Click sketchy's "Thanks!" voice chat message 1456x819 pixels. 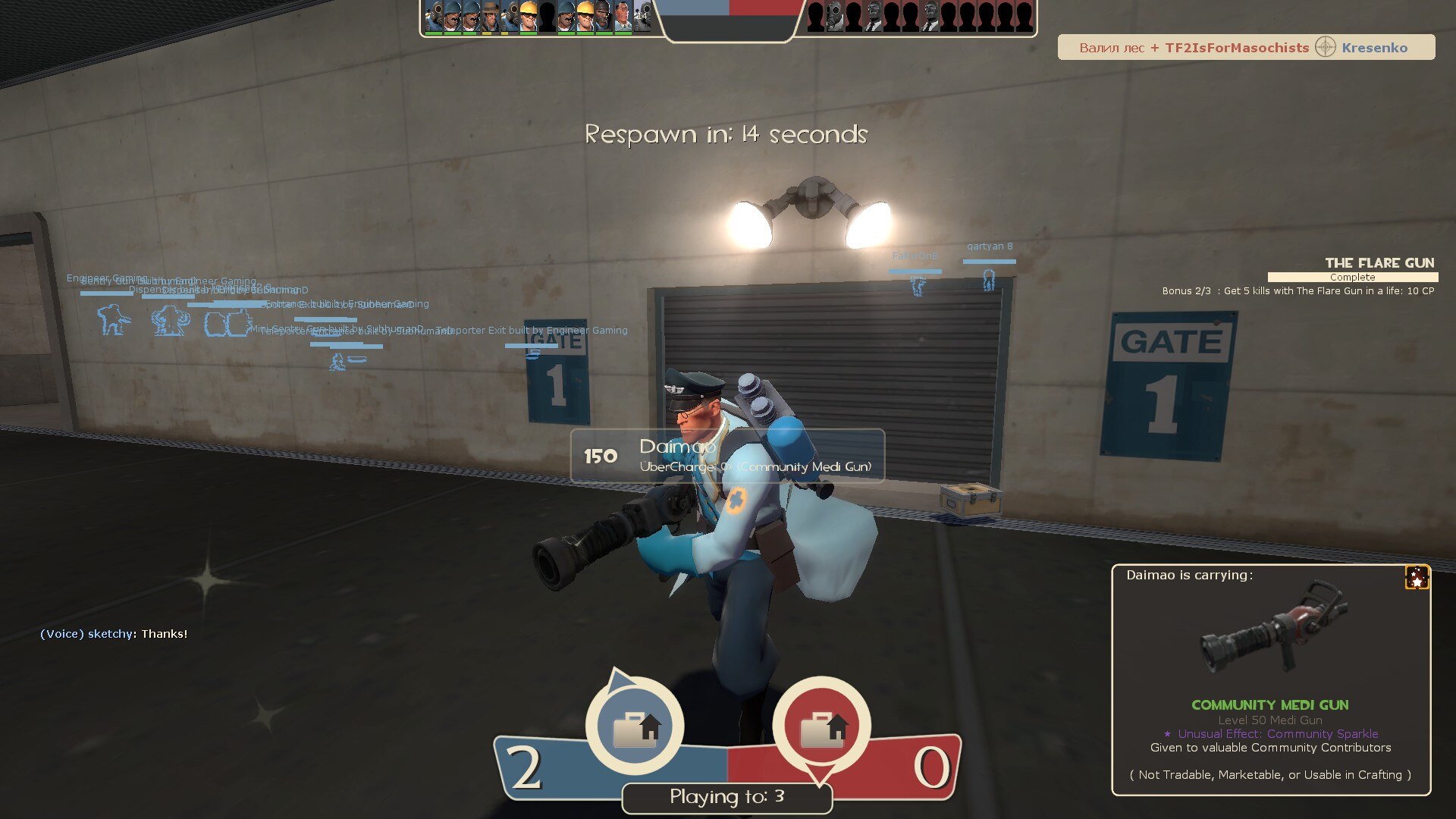click(x=114, y=634)
